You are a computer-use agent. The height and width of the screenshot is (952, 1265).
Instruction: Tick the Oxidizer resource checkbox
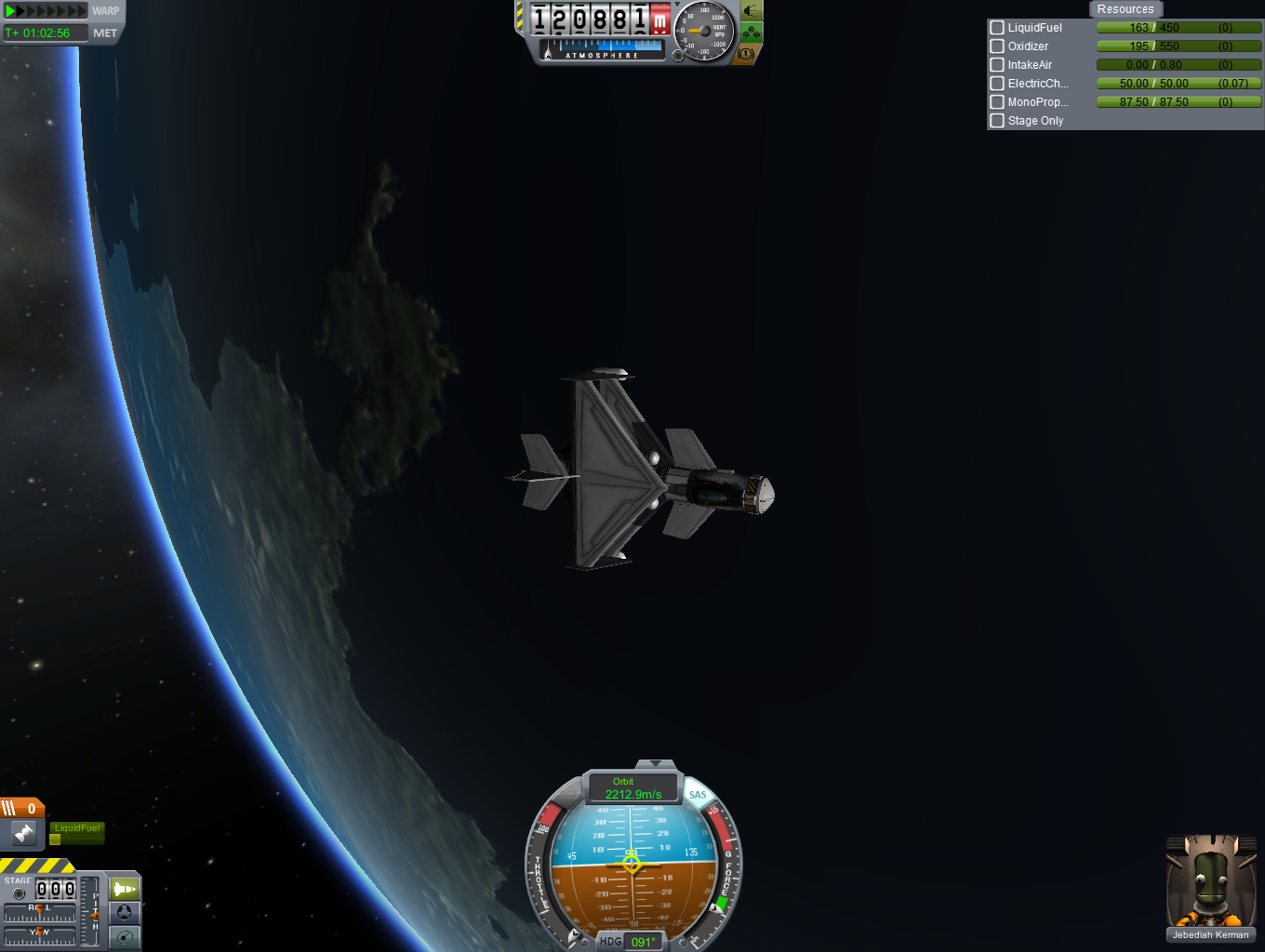997,46
